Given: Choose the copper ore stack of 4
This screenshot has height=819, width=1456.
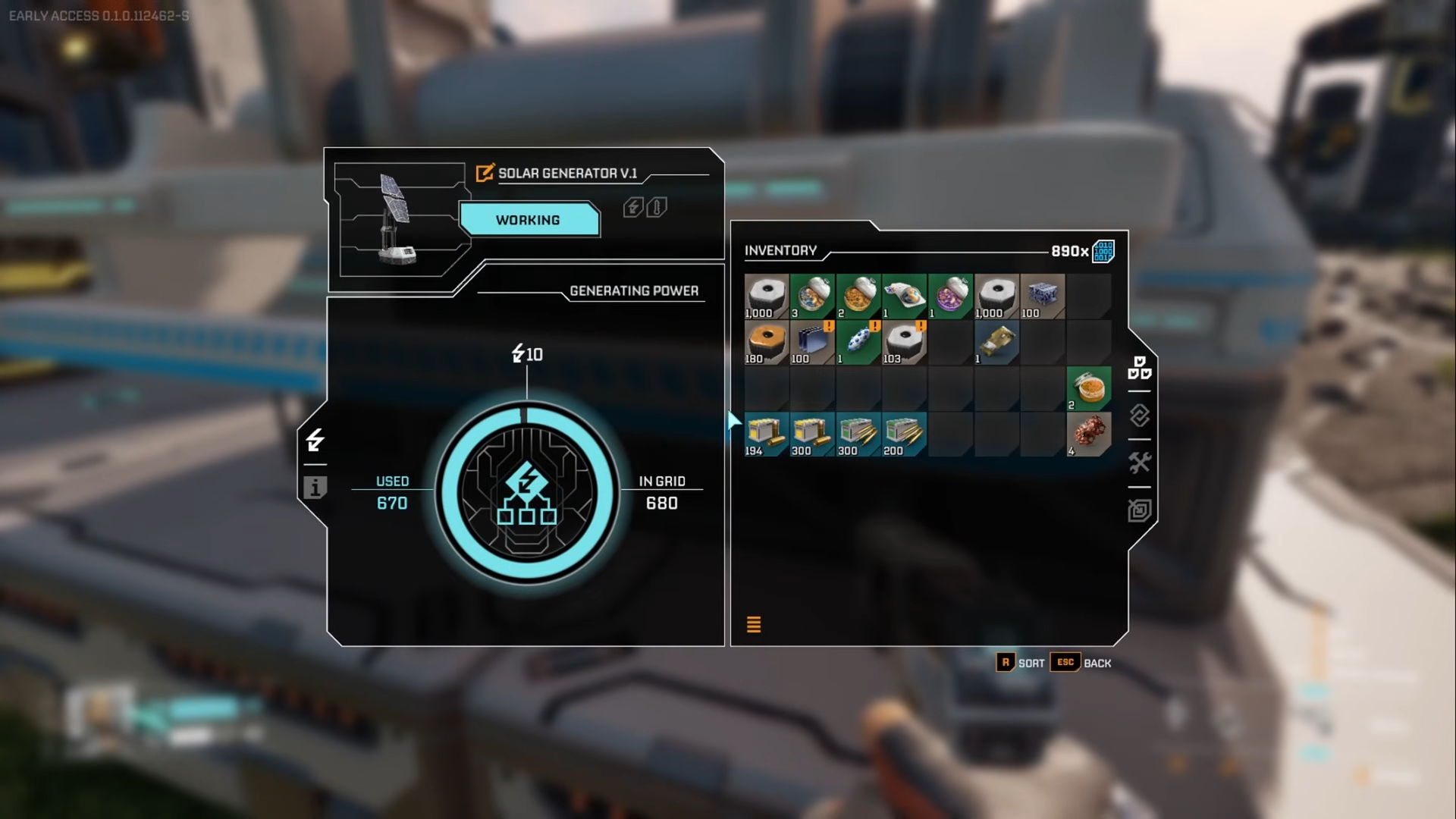Looking at the screenshot, I should 1089,434.
